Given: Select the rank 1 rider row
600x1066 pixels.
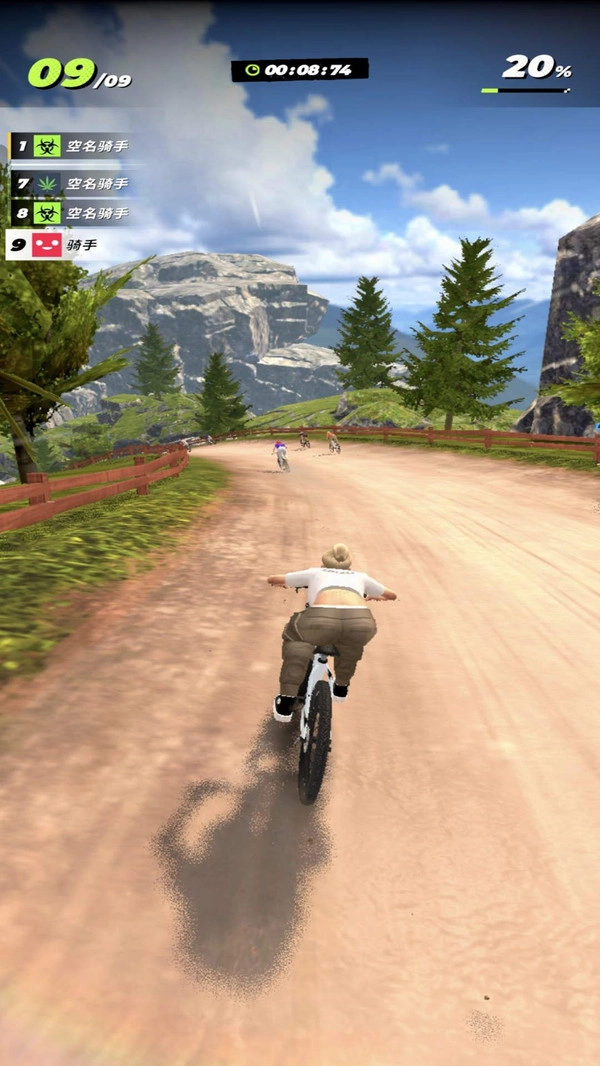Looking at the screenshot, I should click(x=72, y=147).
